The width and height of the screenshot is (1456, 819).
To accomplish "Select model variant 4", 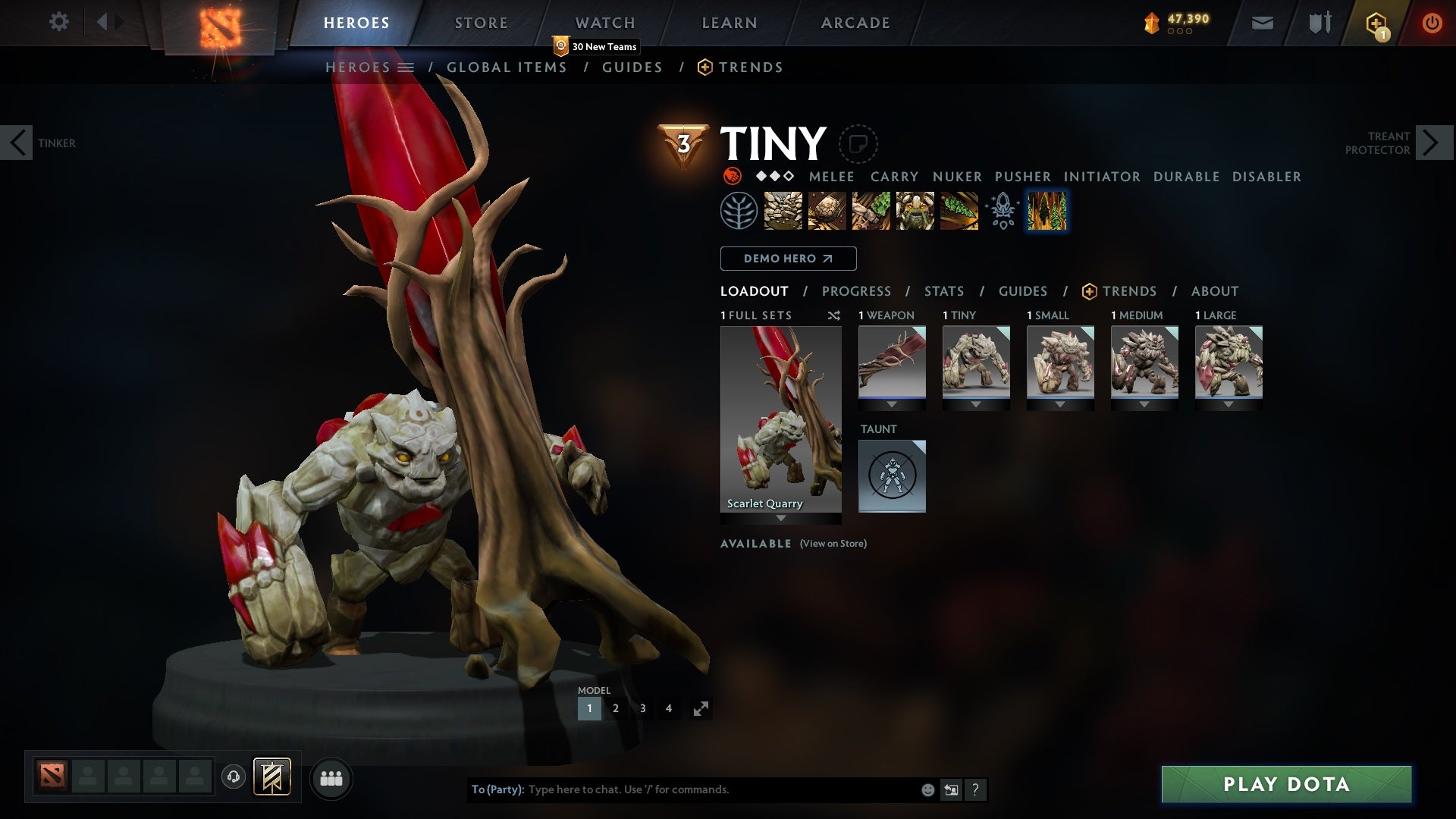I will pos(669,708).
